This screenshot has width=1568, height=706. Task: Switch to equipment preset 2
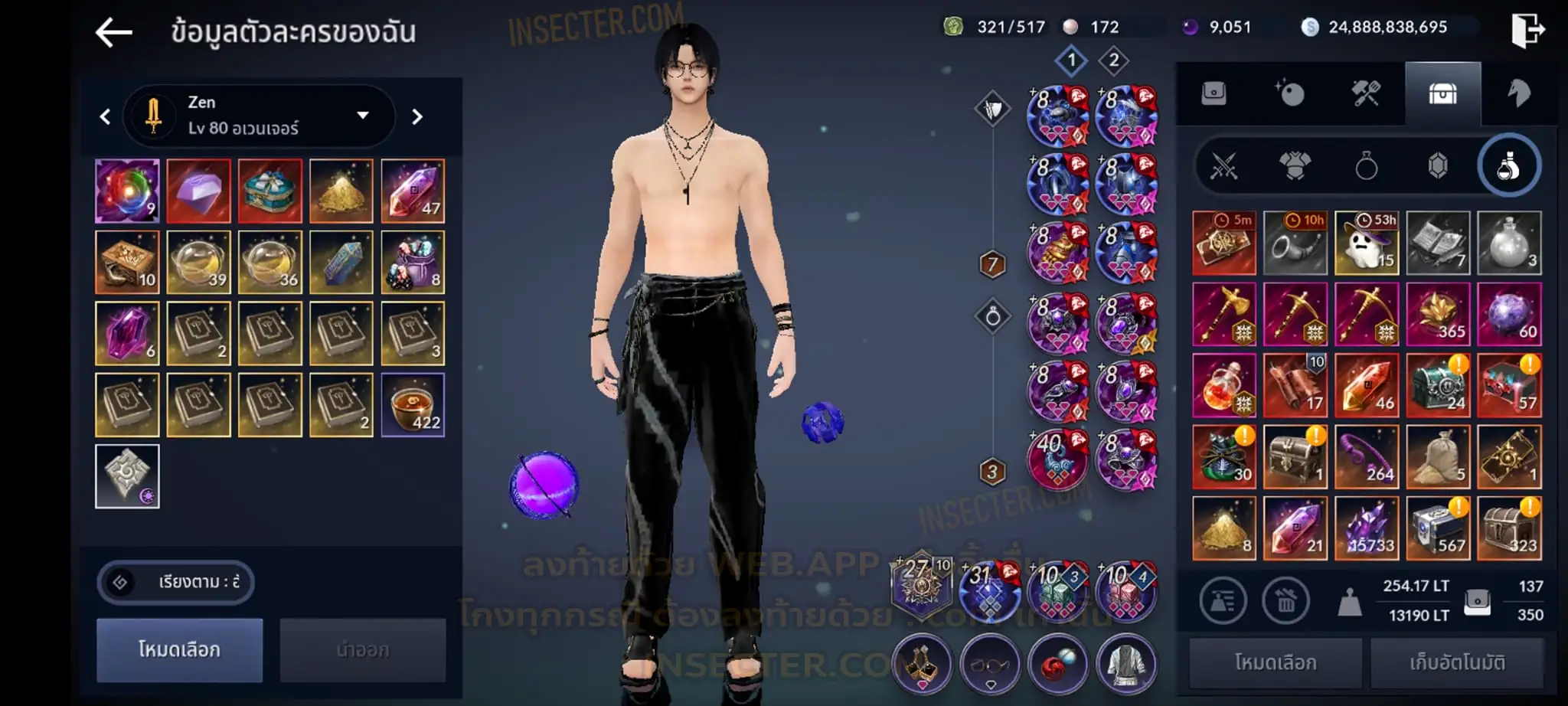pyautogui.click(x=1113, y=60)
